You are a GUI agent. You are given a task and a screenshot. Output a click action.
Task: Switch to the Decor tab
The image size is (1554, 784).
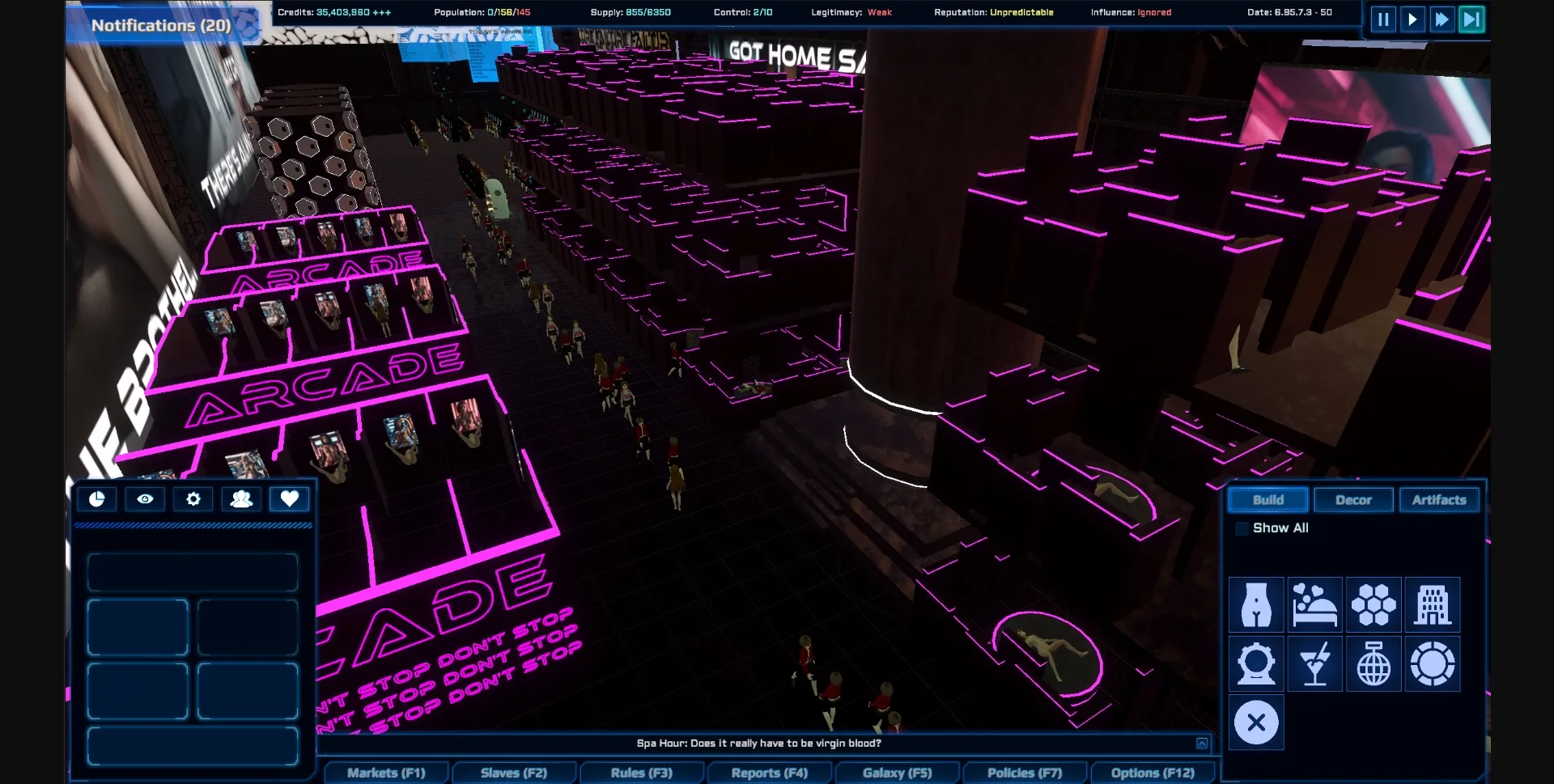click(x=1353, y=499)
